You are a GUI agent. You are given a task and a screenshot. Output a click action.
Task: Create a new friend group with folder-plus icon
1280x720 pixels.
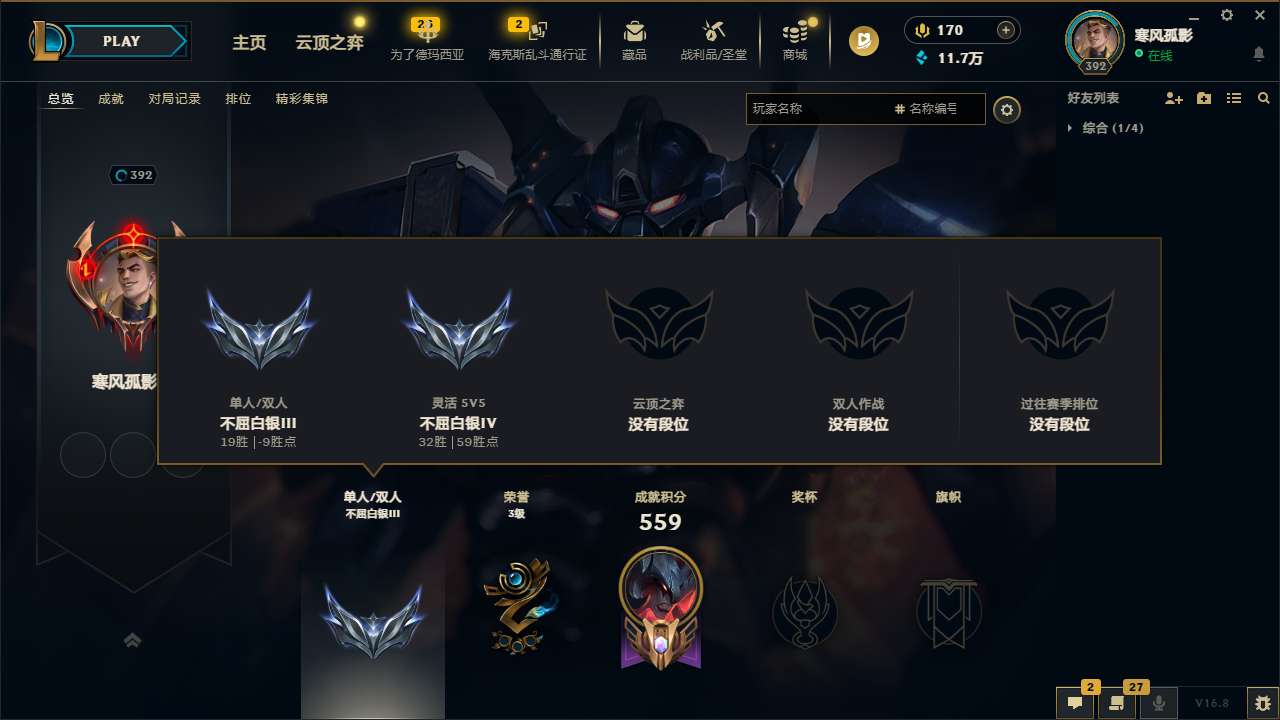point(1203,98)
